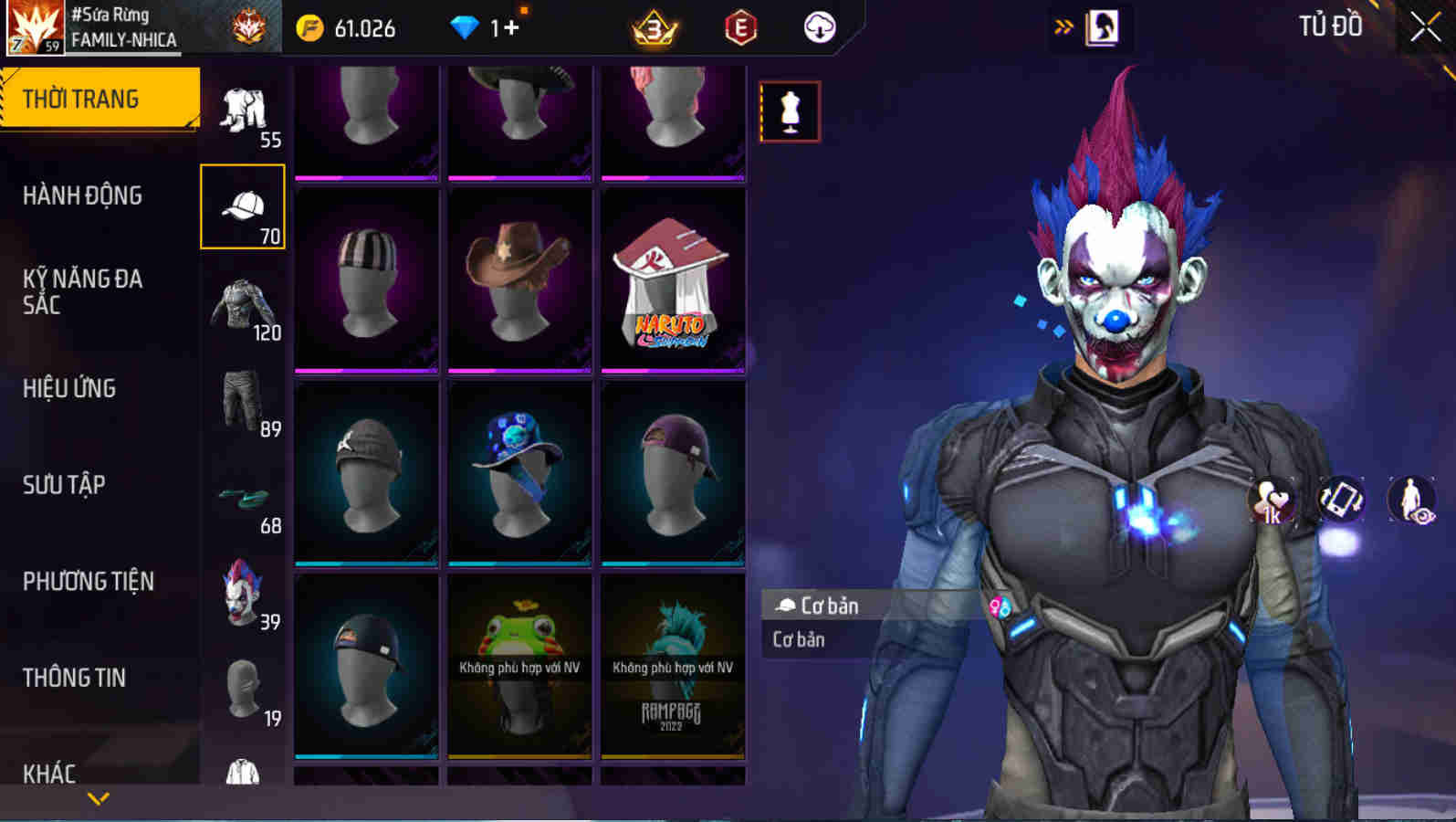
Task: Click the diamond currency icon
Action: (467, 27)
